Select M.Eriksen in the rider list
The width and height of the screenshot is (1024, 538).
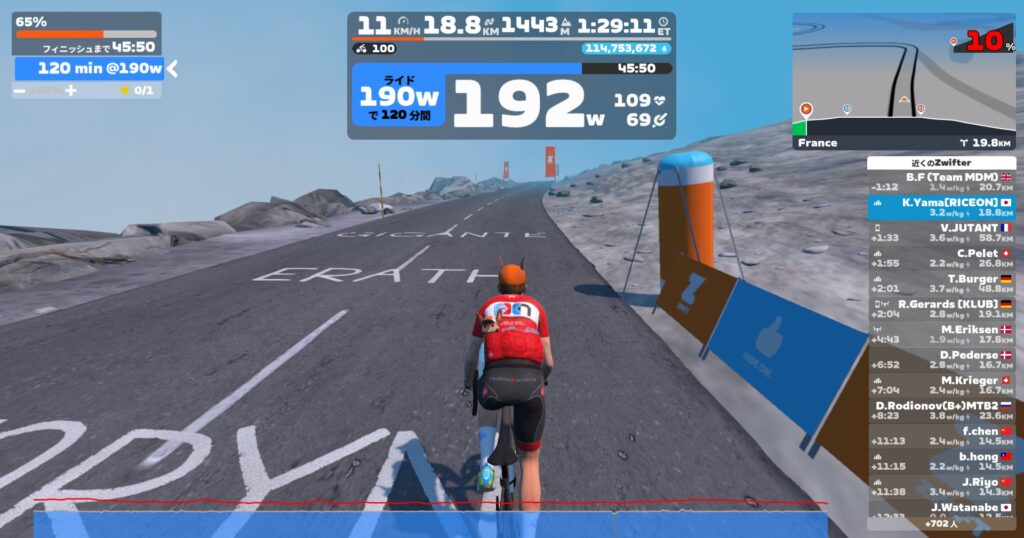pyautogui.click(x=941, y=334)
